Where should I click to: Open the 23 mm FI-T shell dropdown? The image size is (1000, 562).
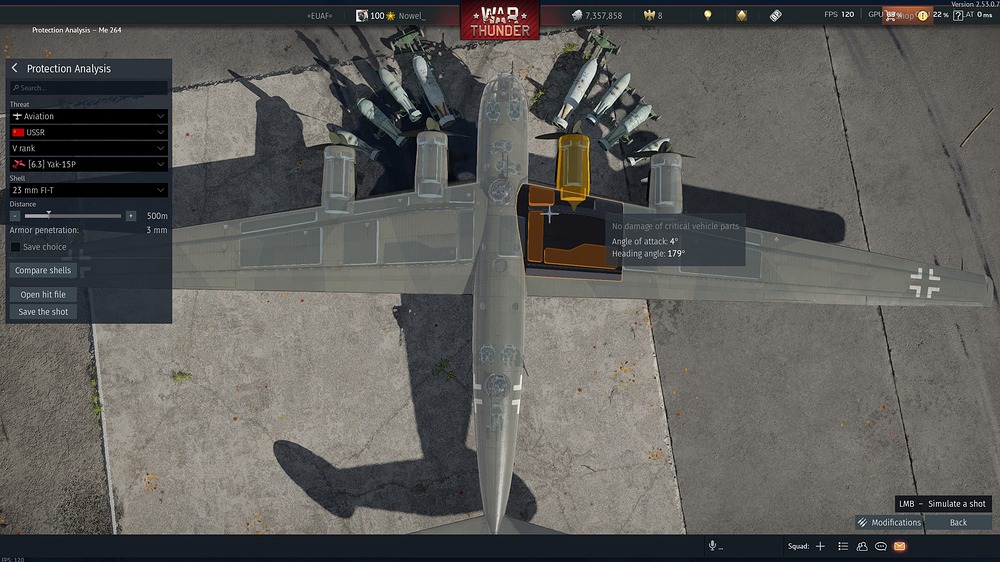tap(88, 190)
